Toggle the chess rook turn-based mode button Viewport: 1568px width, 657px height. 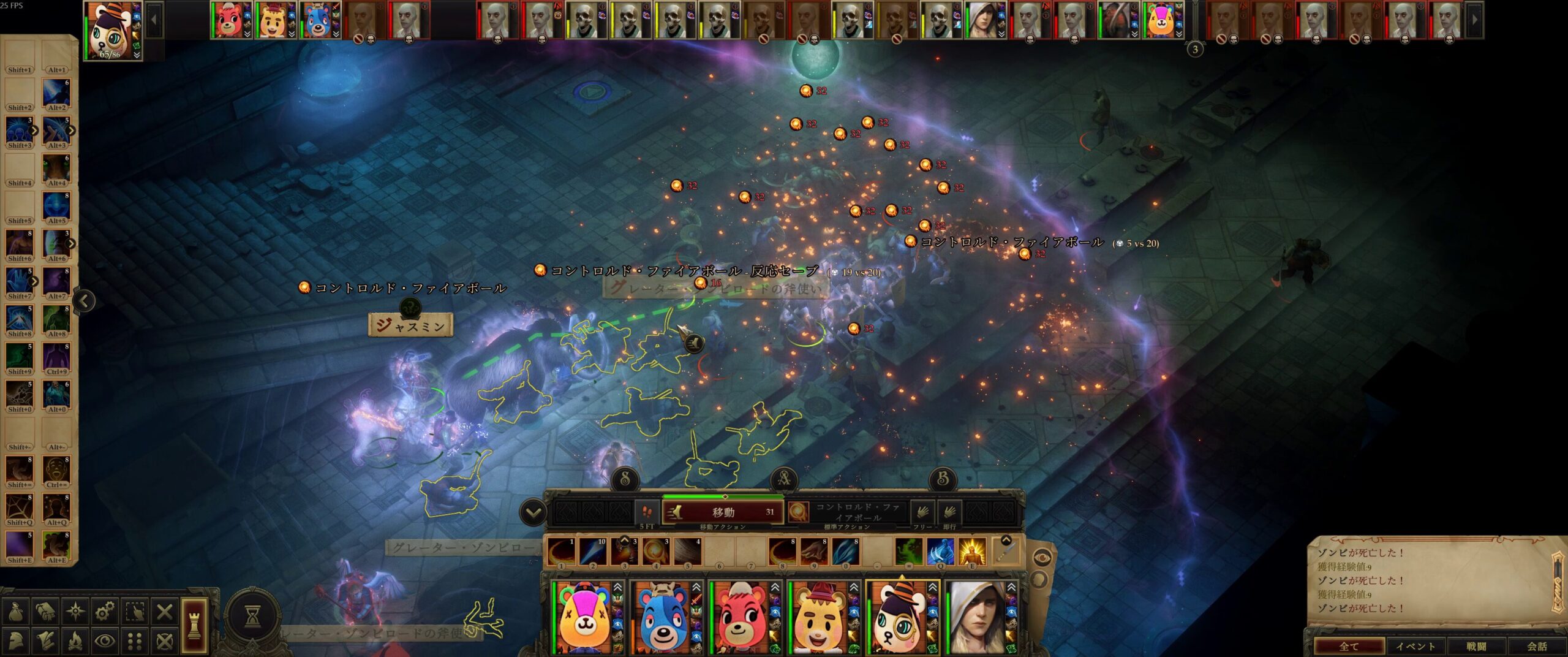(193, 625)
